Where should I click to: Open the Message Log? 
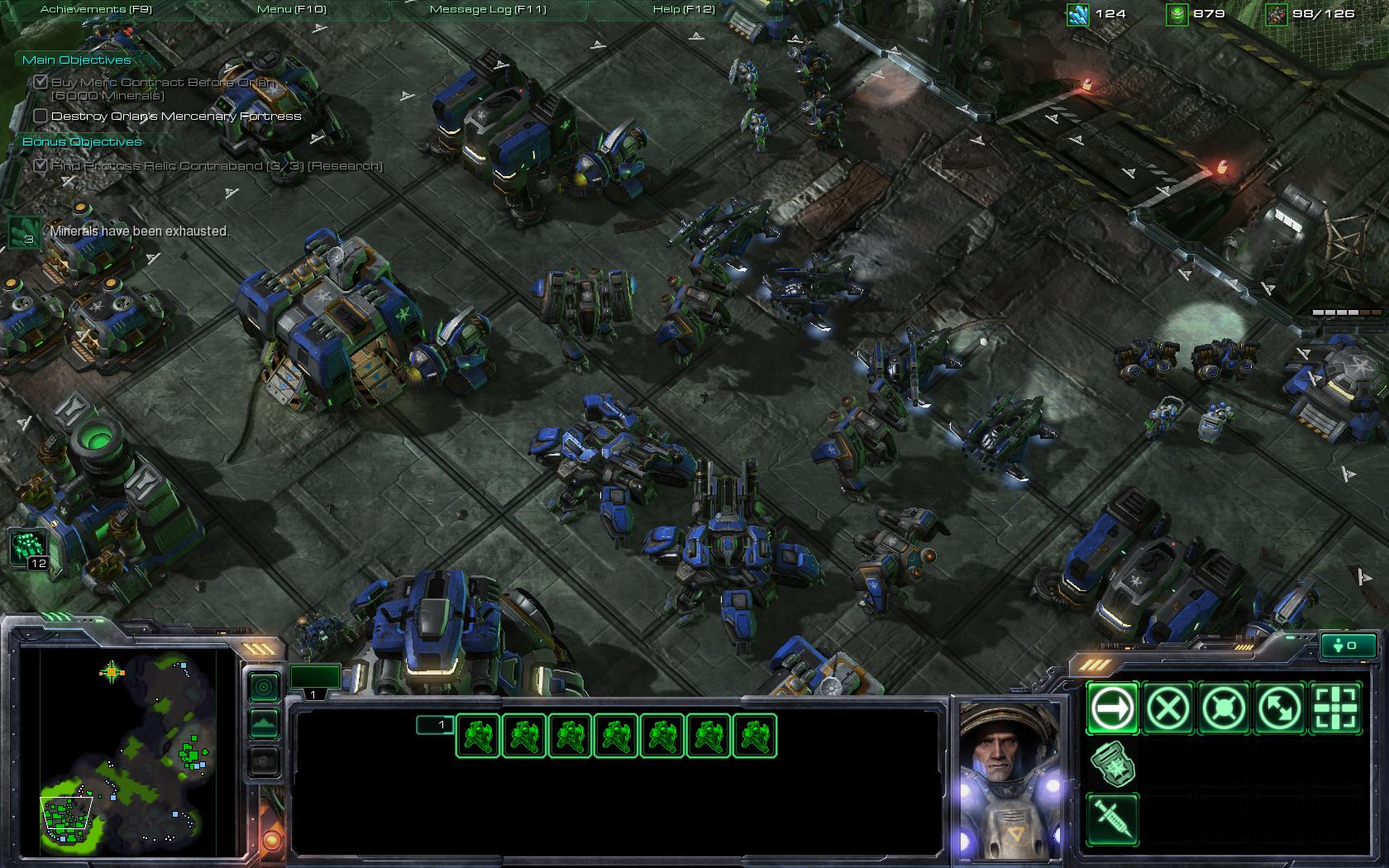pos(488,9)
